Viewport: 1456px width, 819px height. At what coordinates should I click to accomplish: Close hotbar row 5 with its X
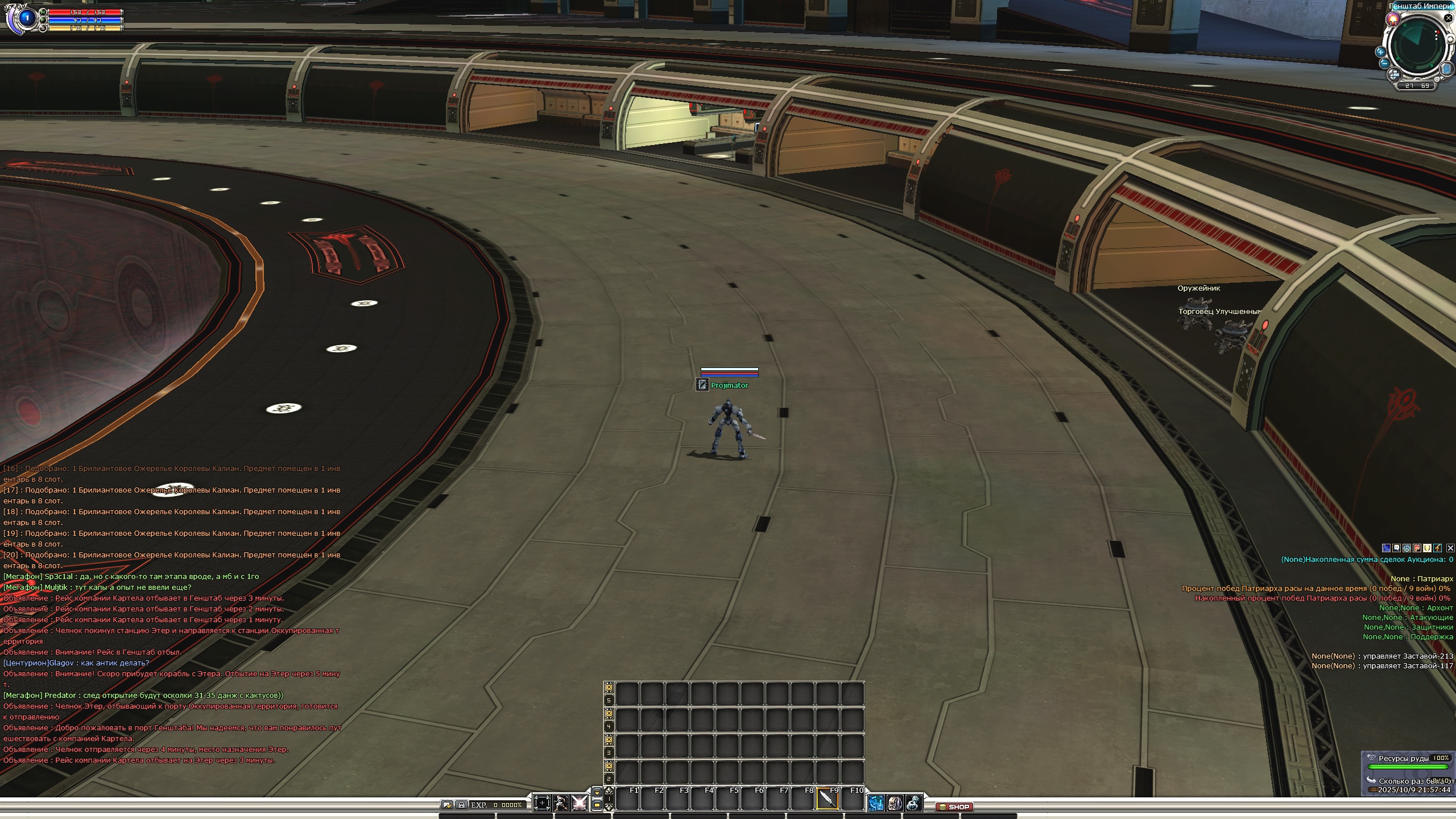click(609, 686)
